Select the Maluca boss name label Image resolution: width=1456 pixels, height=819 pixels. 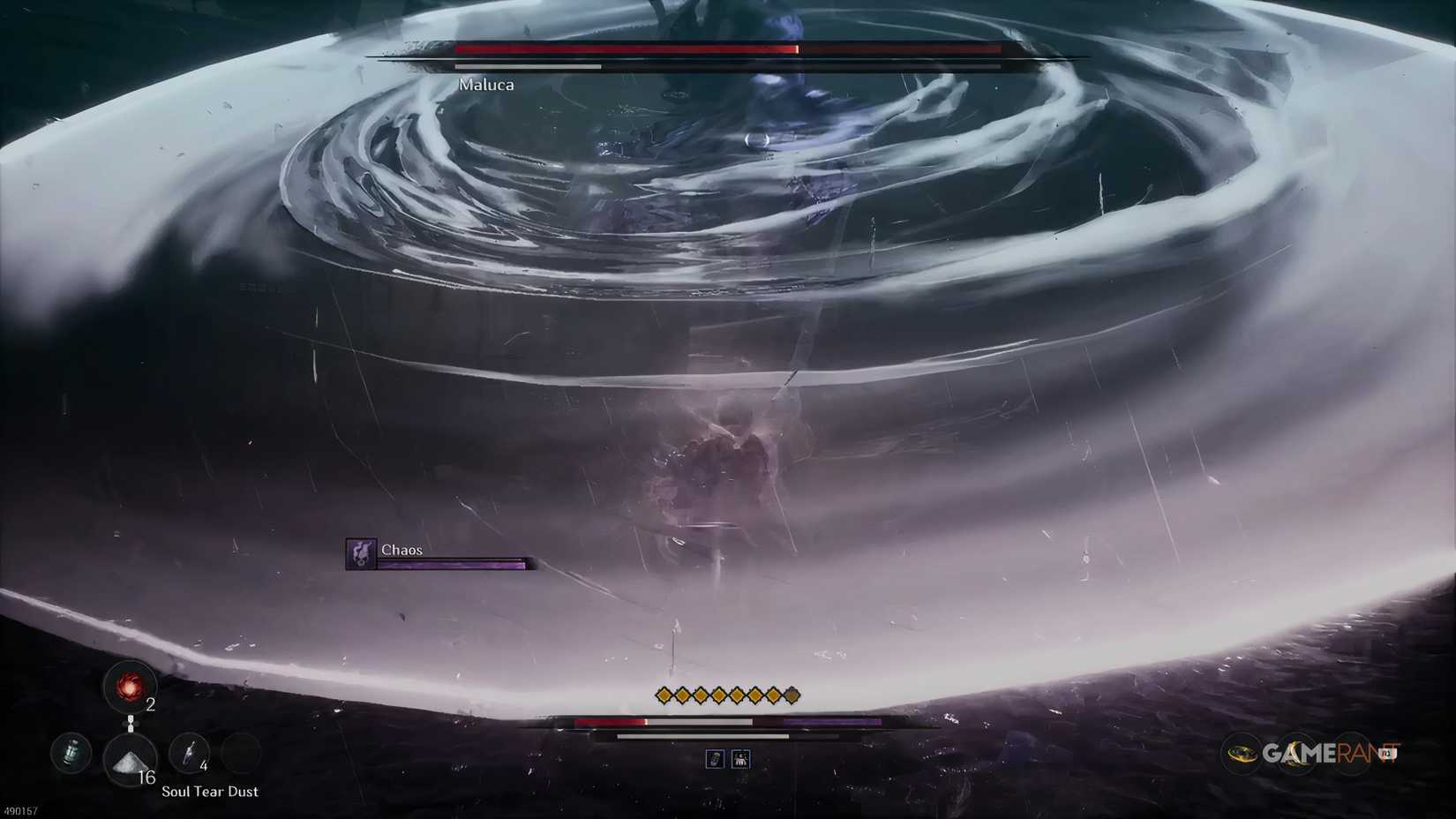(486, 85)
